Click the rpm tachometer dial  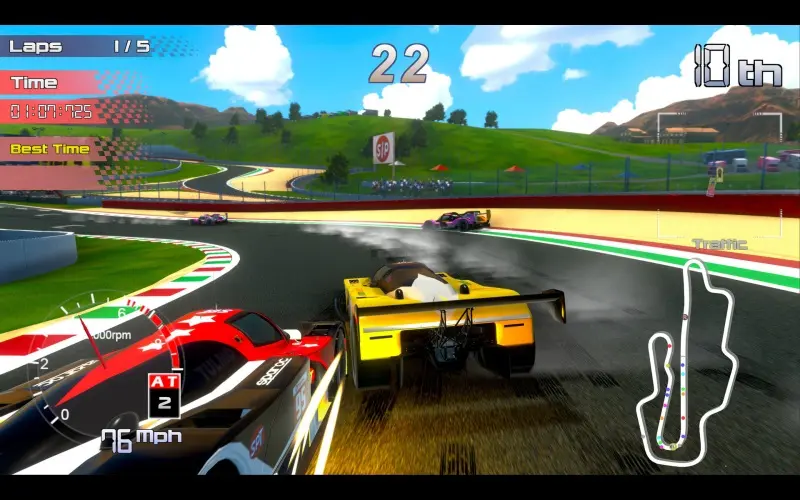tap(97, 362)
